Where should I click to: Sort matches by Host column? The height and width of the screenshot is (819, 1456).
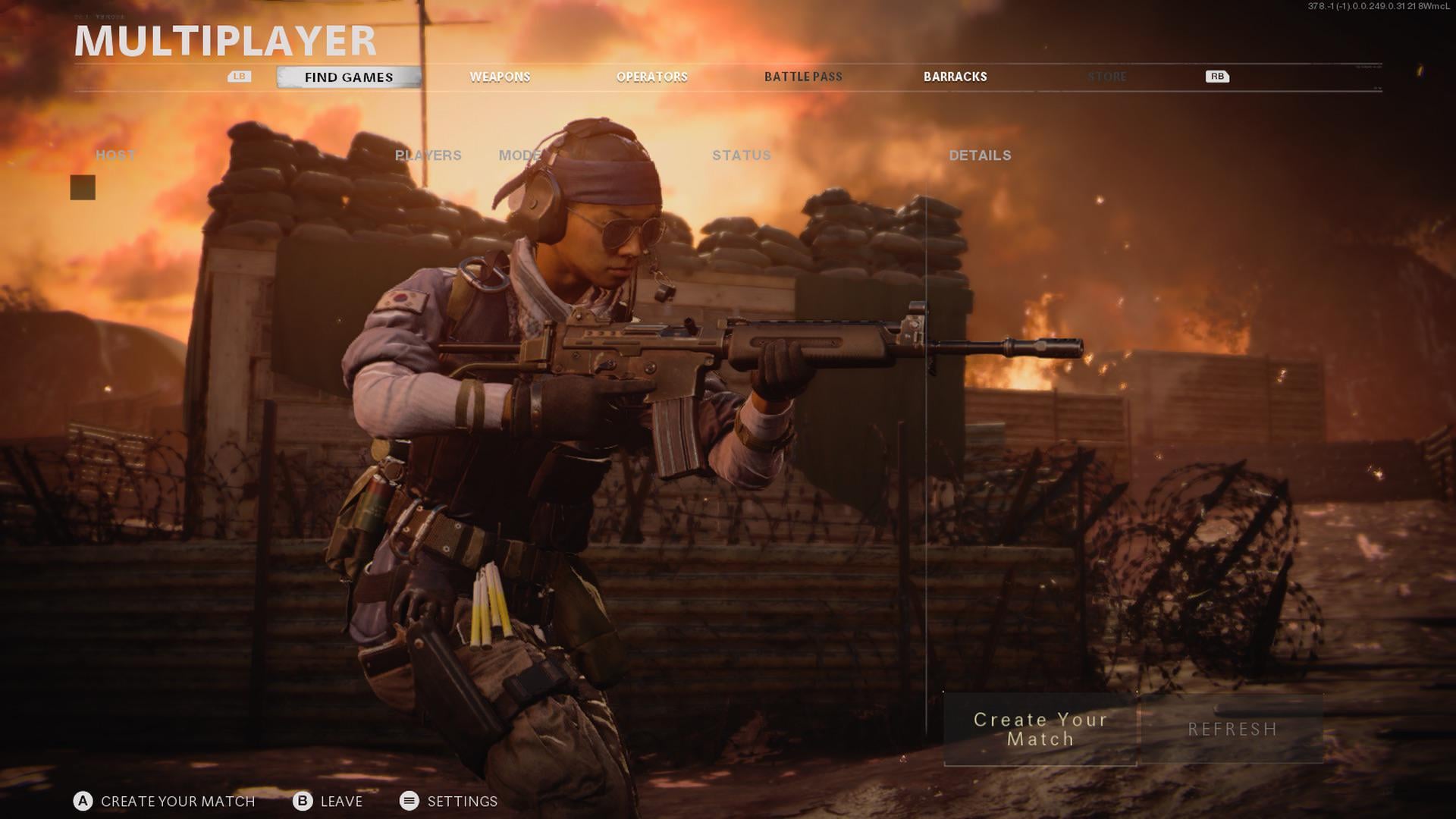pyautogui.click(x=115, y=155)
